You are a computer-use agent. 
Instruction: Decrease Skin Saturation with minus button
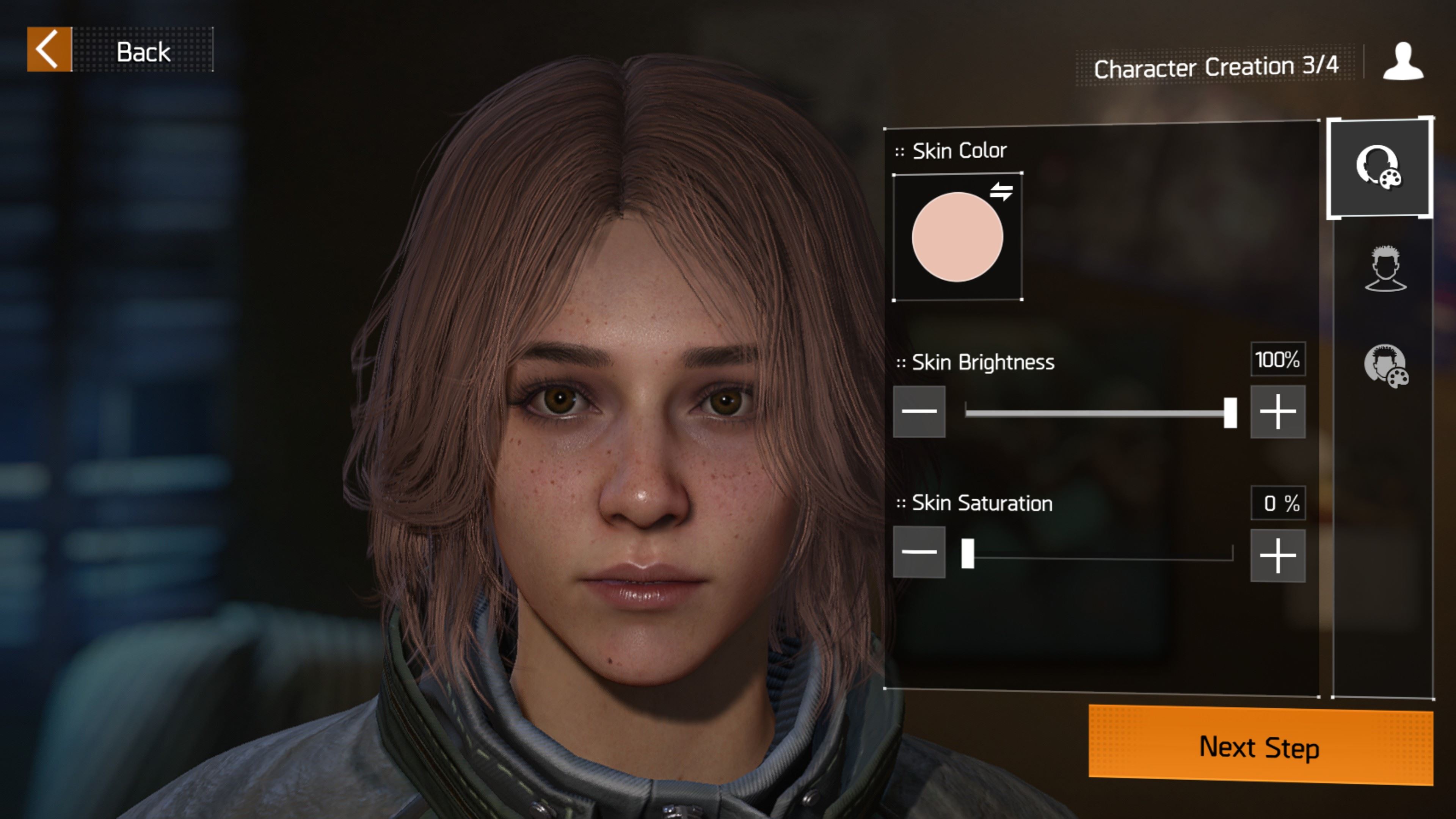coord(919,552)
